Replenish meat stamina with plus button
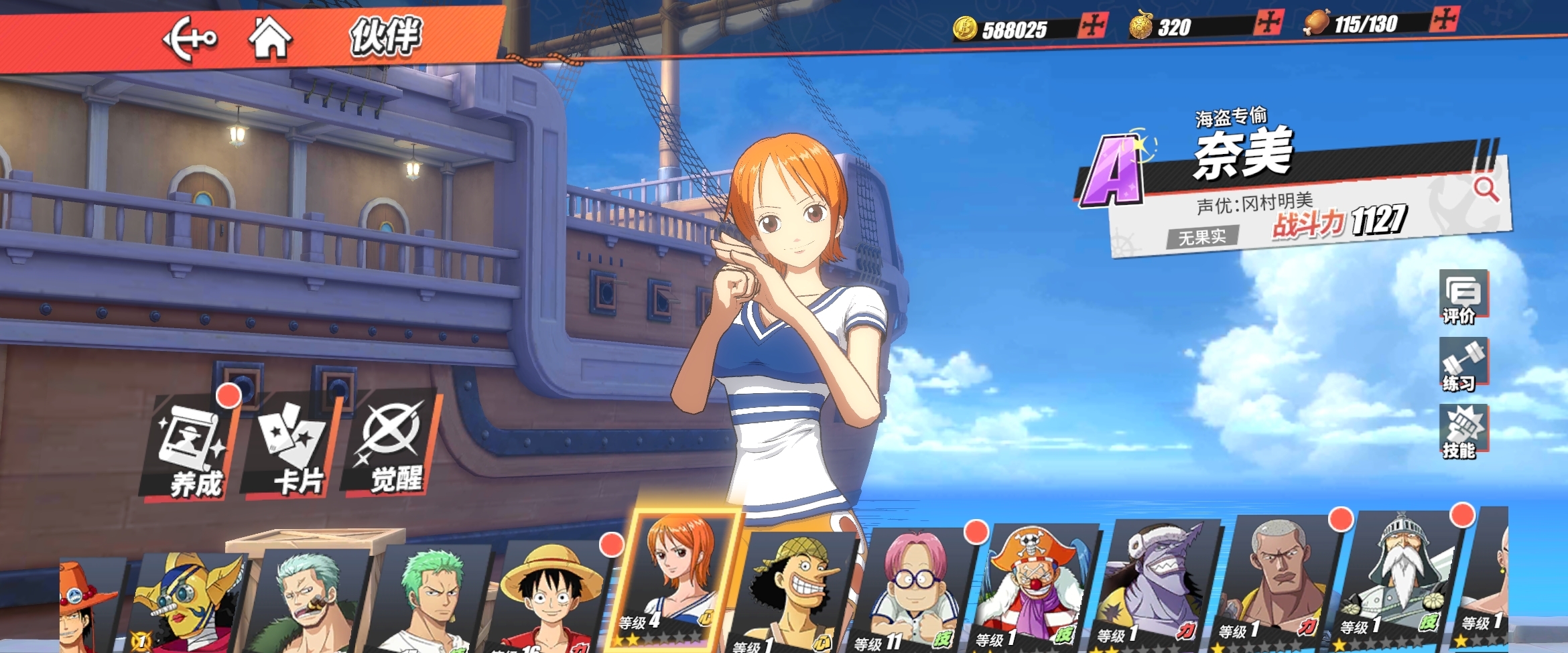Screen dimensions: 1568x653 (x=1443, y=19)
